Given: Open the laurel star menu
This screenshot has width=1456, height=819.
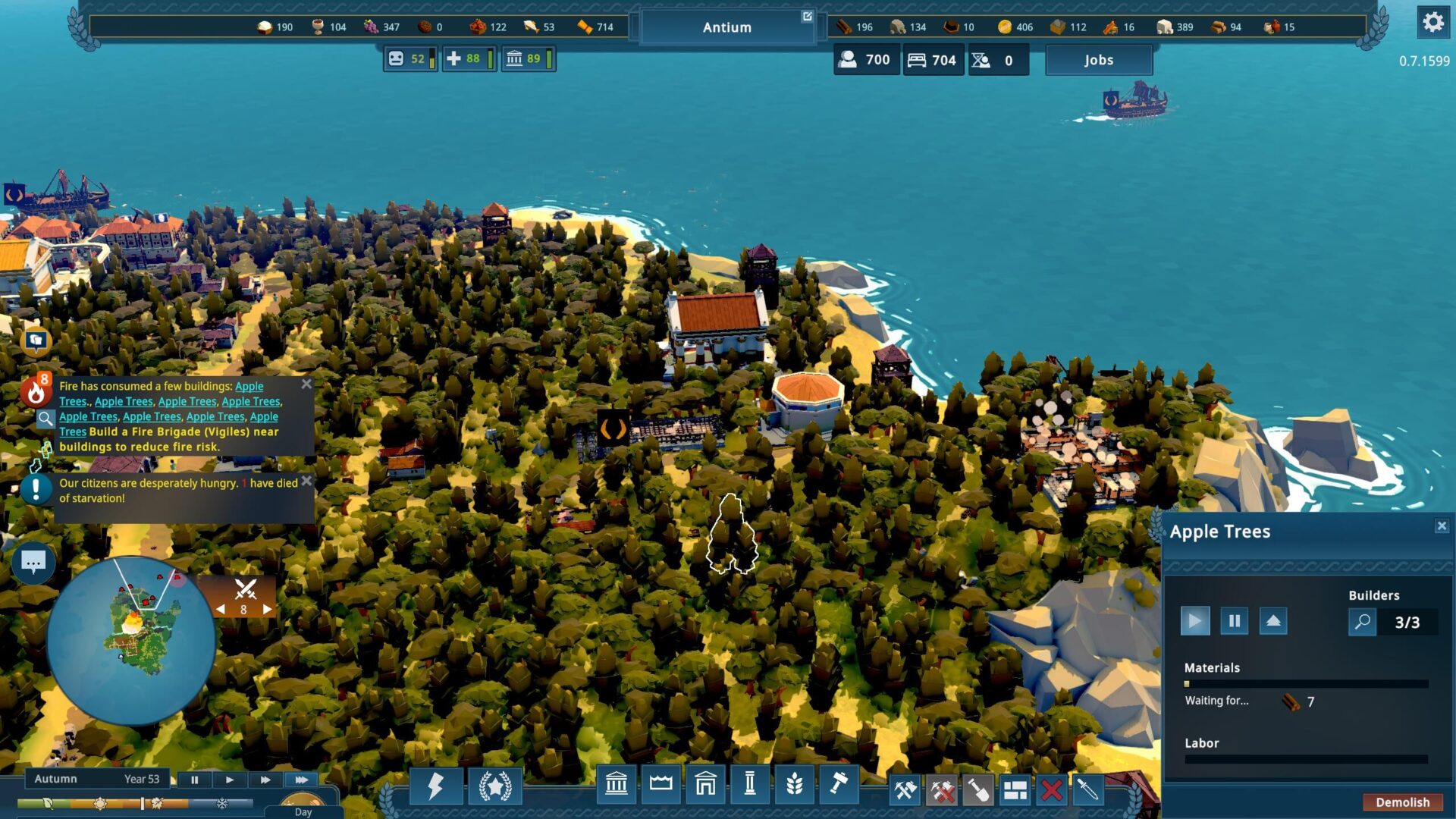Looking at the screenshot, I should [x=494, y=786].
